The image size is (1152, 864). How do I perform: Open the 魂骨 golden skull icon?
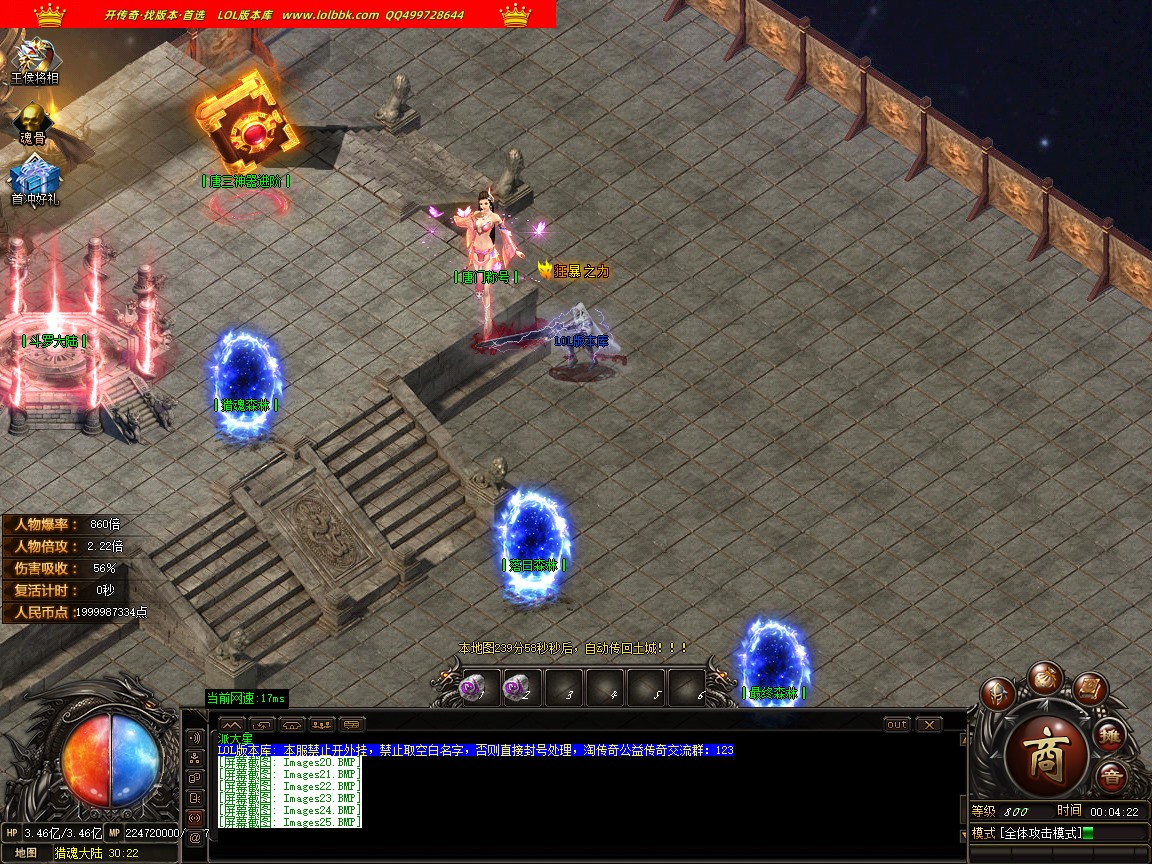pyautogui.click(x=33, y=121)
